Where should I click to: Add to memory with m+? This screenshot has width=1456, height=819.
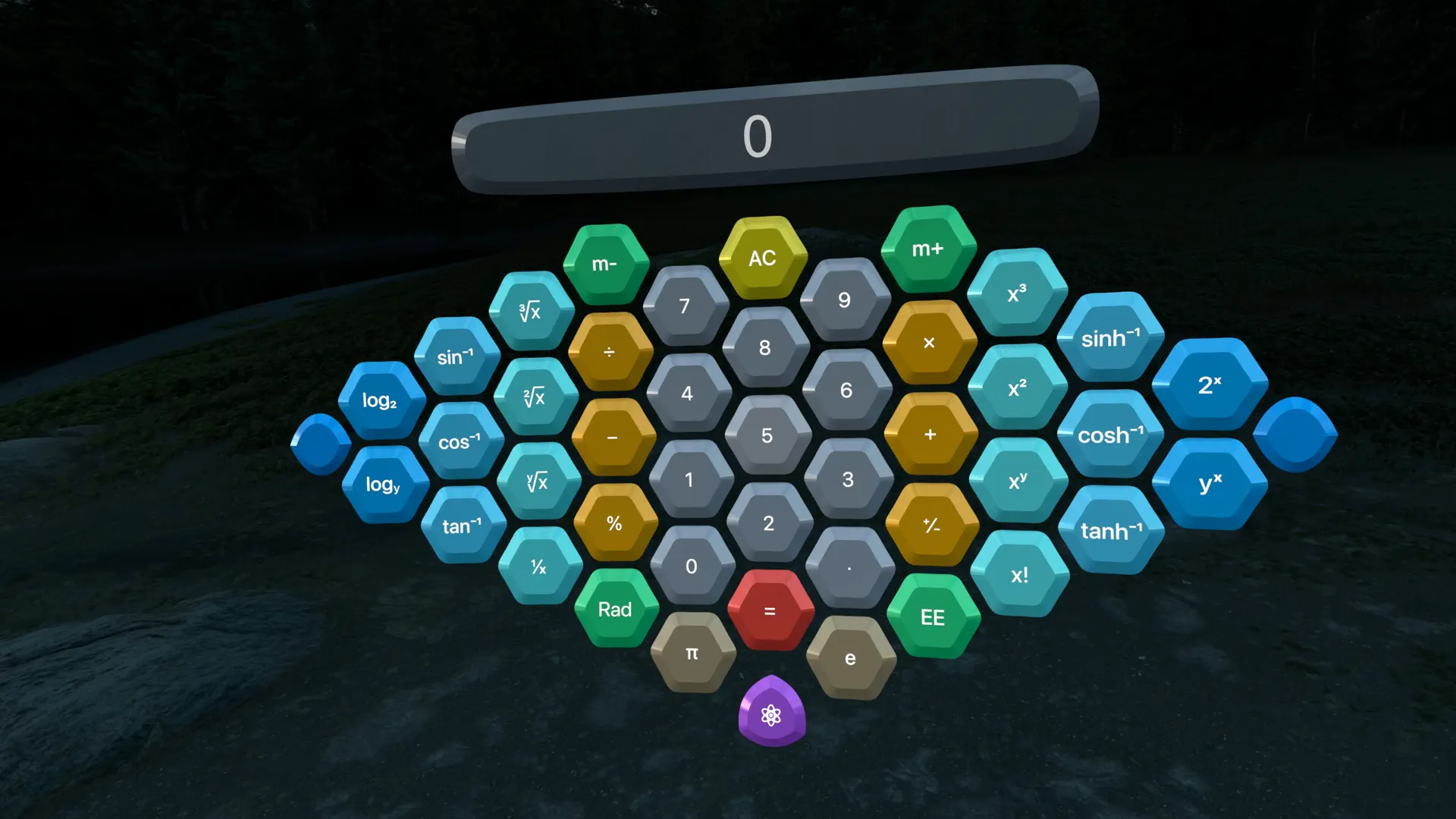point(928,248)
